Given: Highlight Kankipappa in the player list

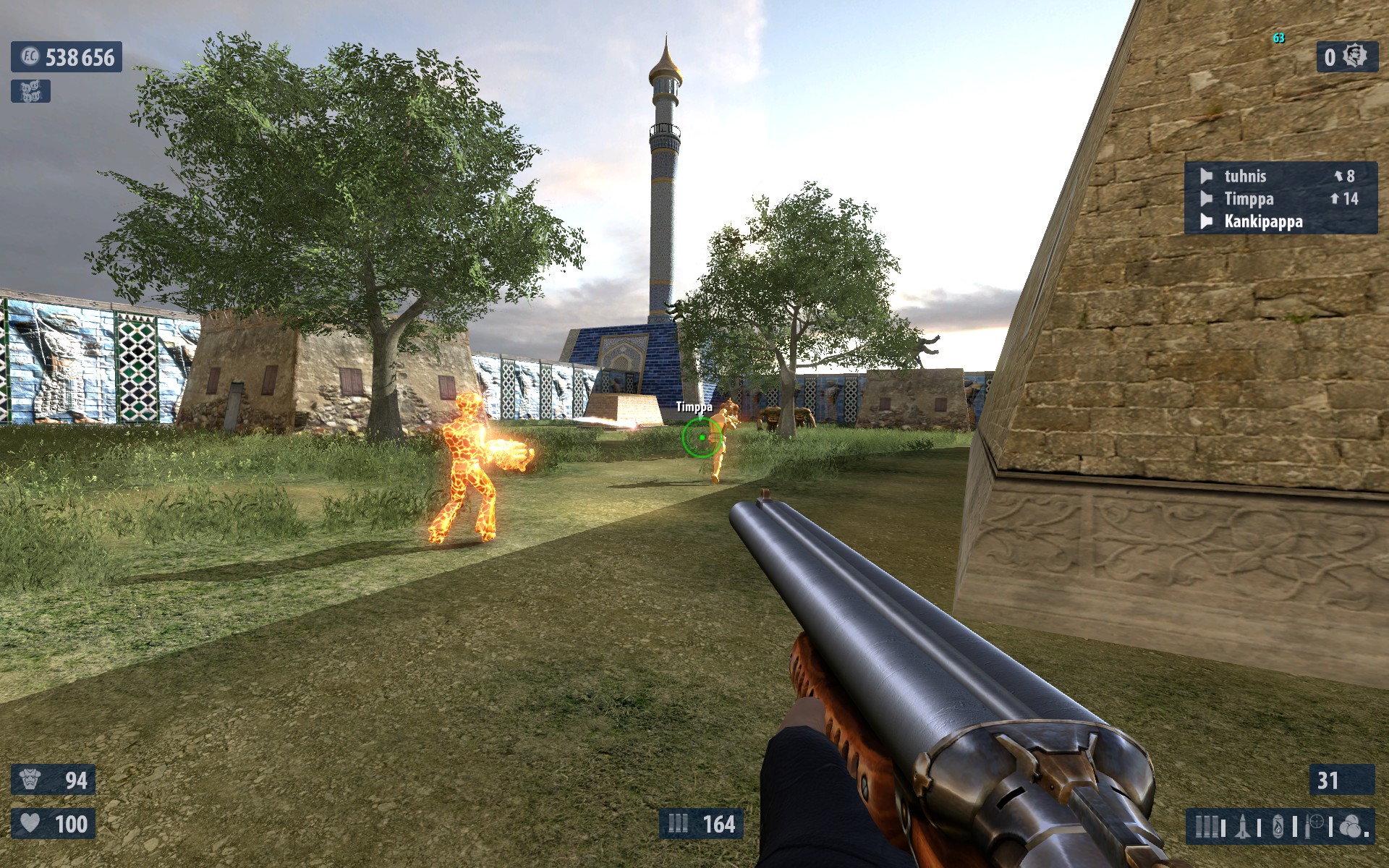Looking at the screenshot, I should (1263, 221).
